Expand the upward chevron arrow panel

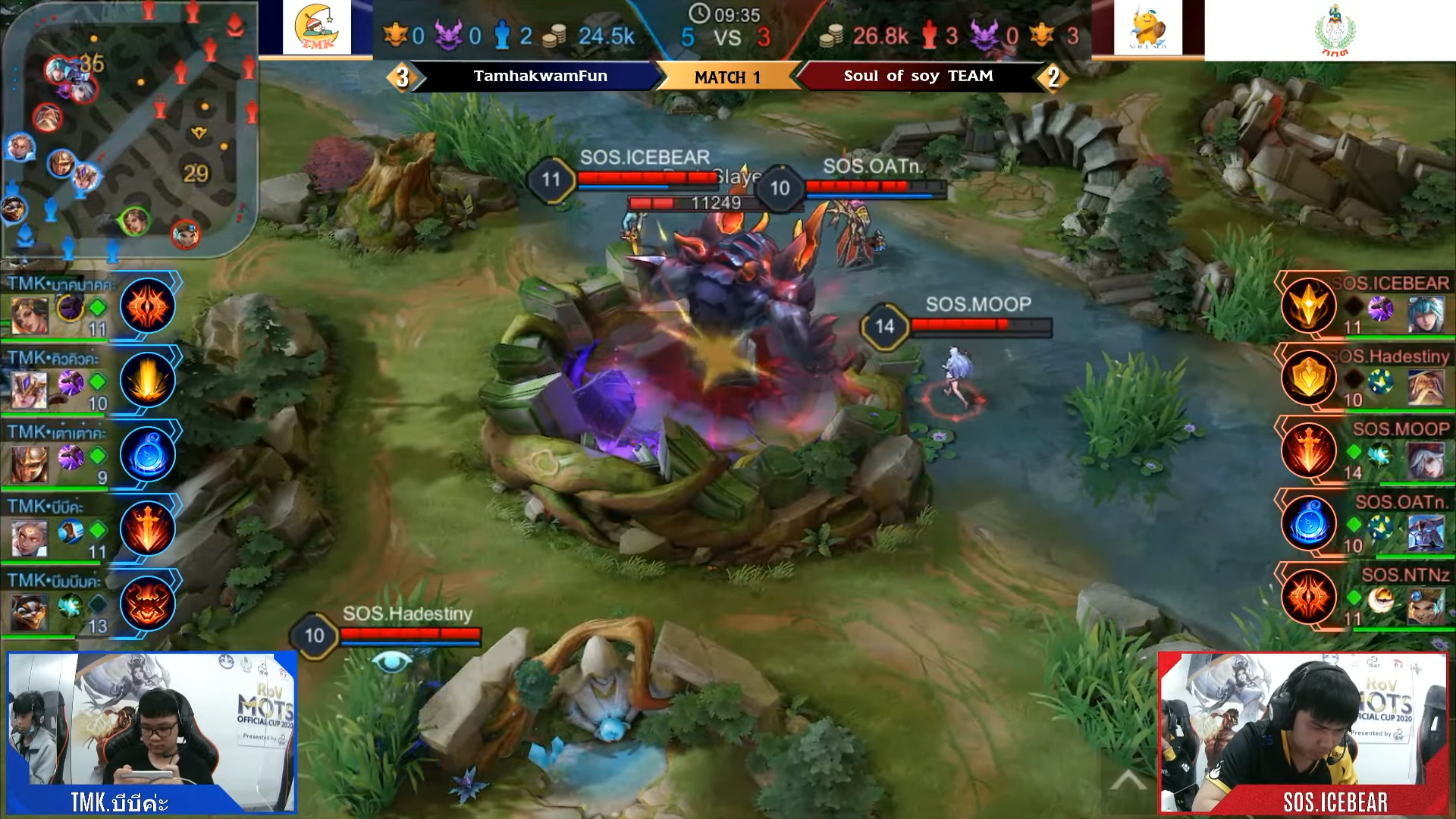pyautogui.click(x=1128, y=781)
